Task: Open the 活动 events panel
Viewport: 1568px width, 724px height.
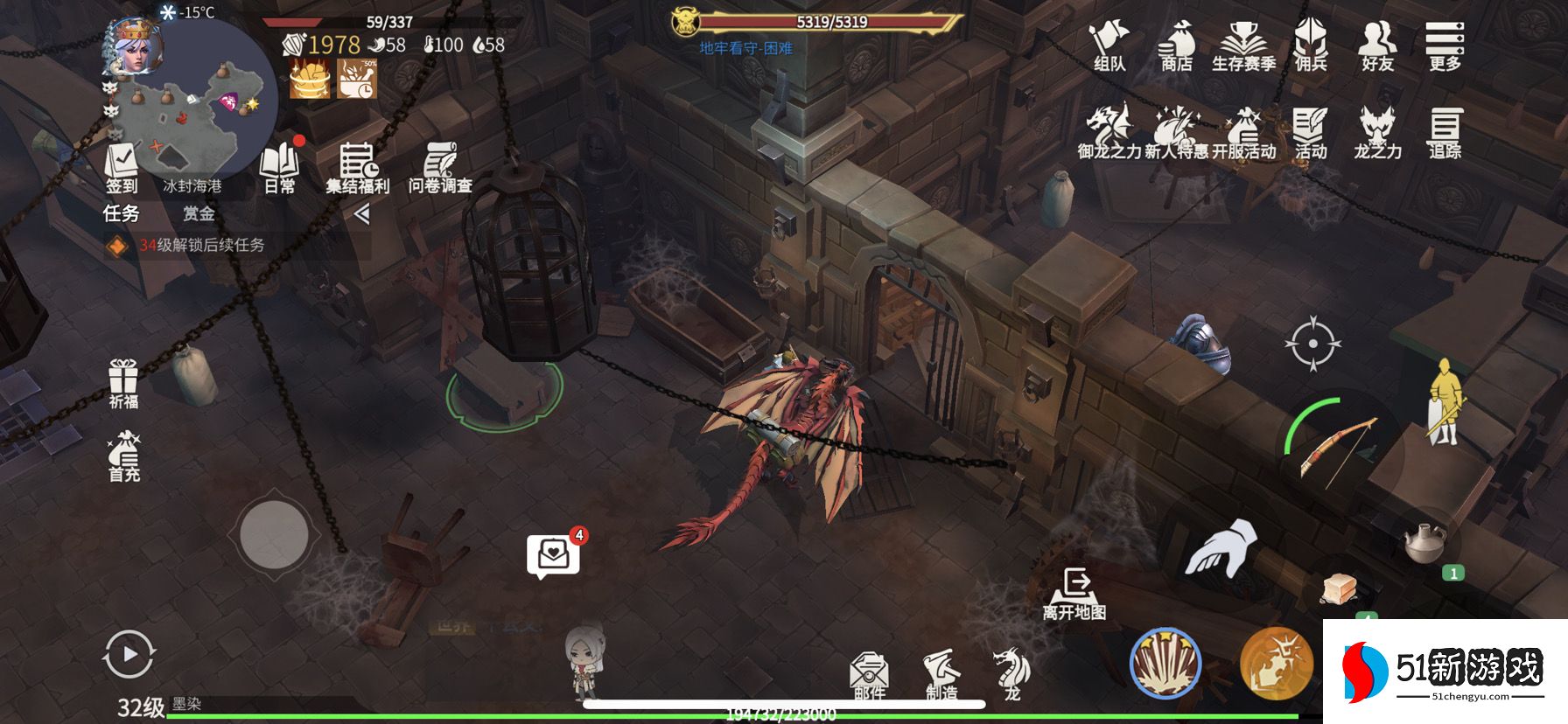Action: coord(1311,133)
